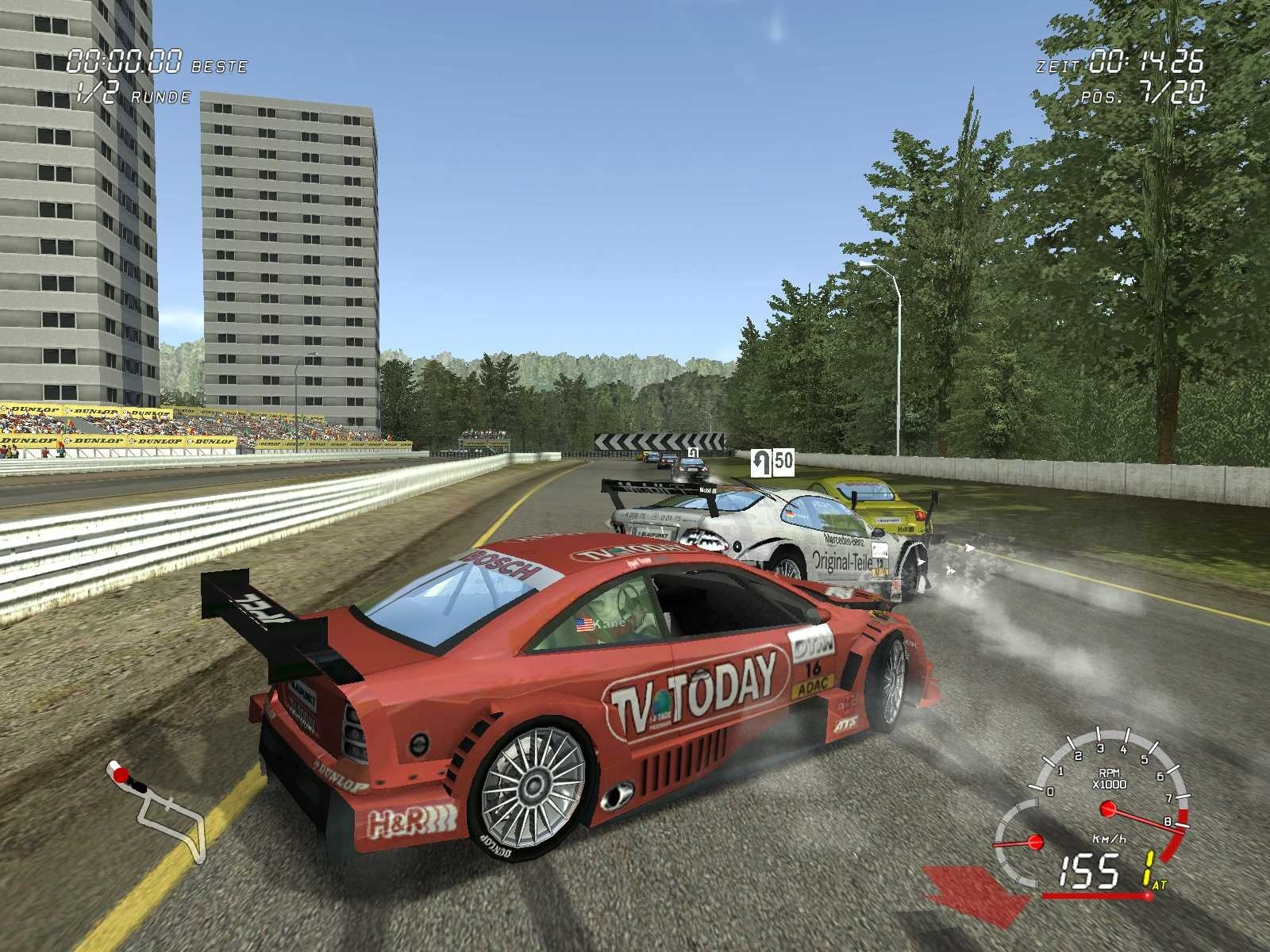Click the red gear shift indicator showing 1
The height and width of the screenshot is (952, 1270).
click(x=1147, y=868)
